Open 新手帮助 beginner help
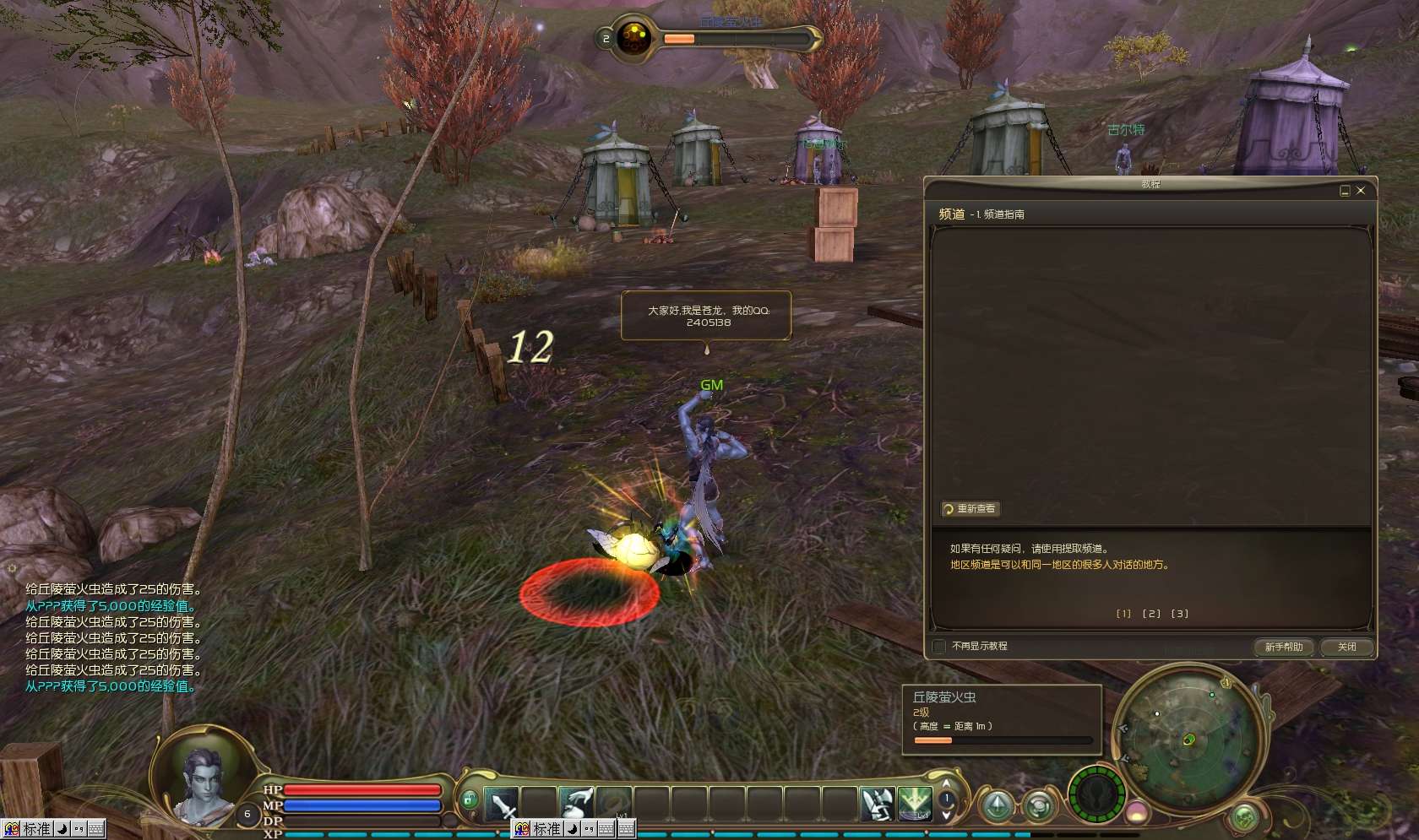The image size is (1419, 840). (x=1283, y=647)
